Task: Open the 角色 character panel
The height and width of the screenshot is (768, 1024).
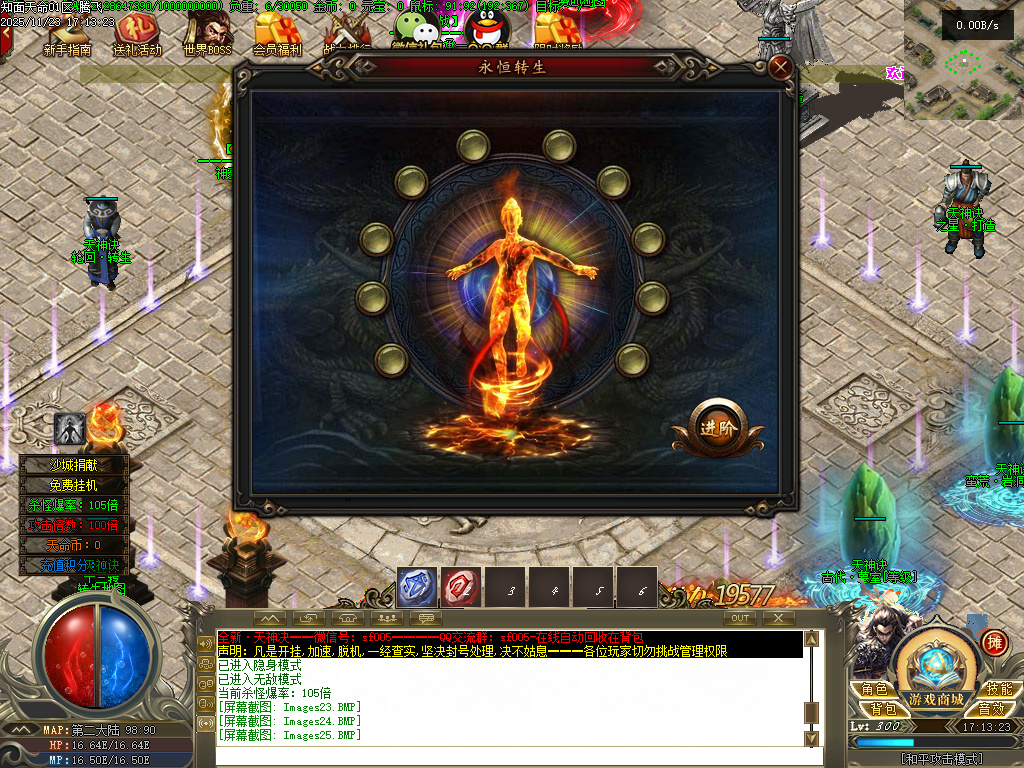Action: [874, 689]
